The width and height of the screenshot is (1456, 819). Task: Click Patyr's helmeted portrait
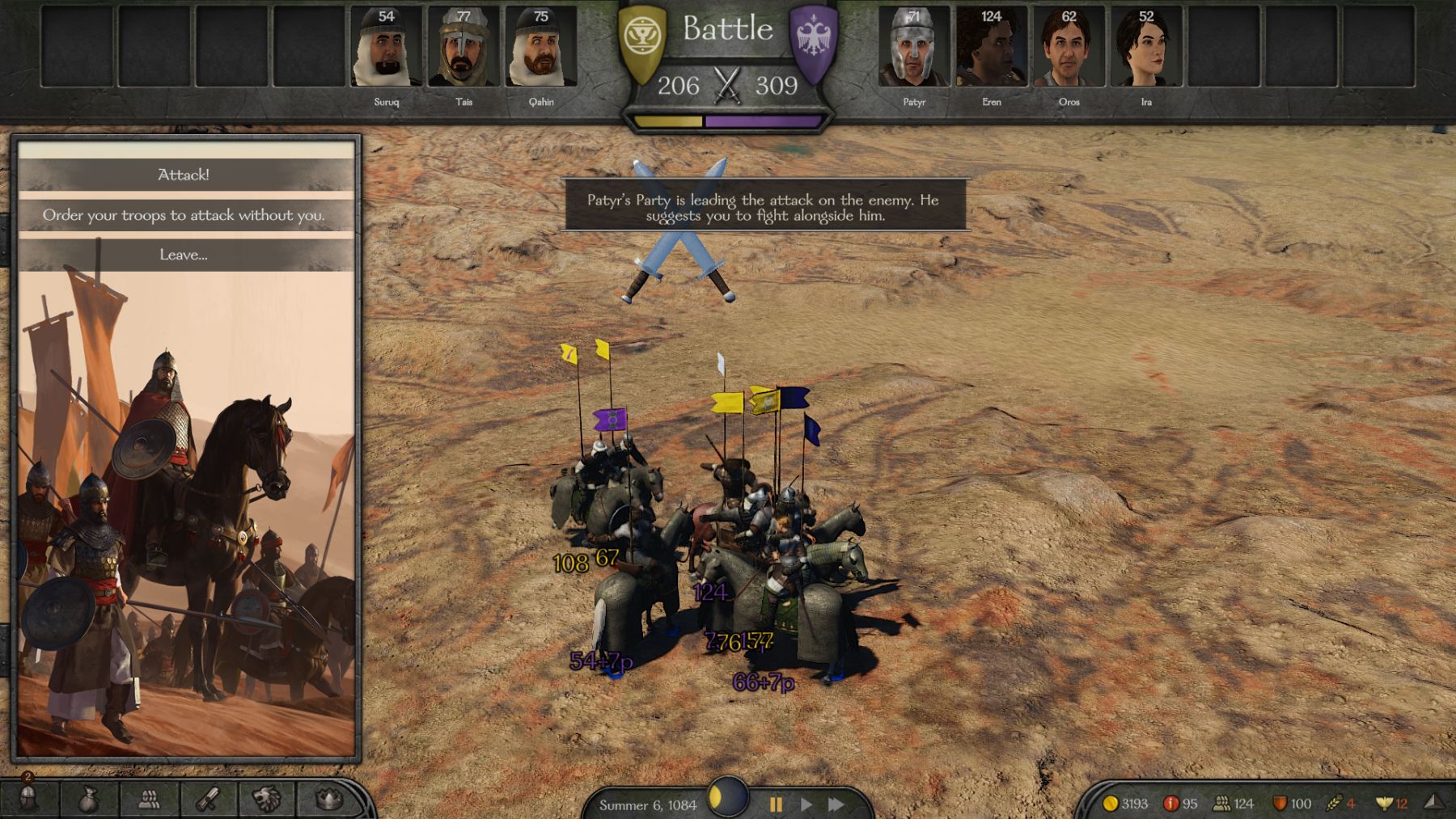[x=913, y=49]
